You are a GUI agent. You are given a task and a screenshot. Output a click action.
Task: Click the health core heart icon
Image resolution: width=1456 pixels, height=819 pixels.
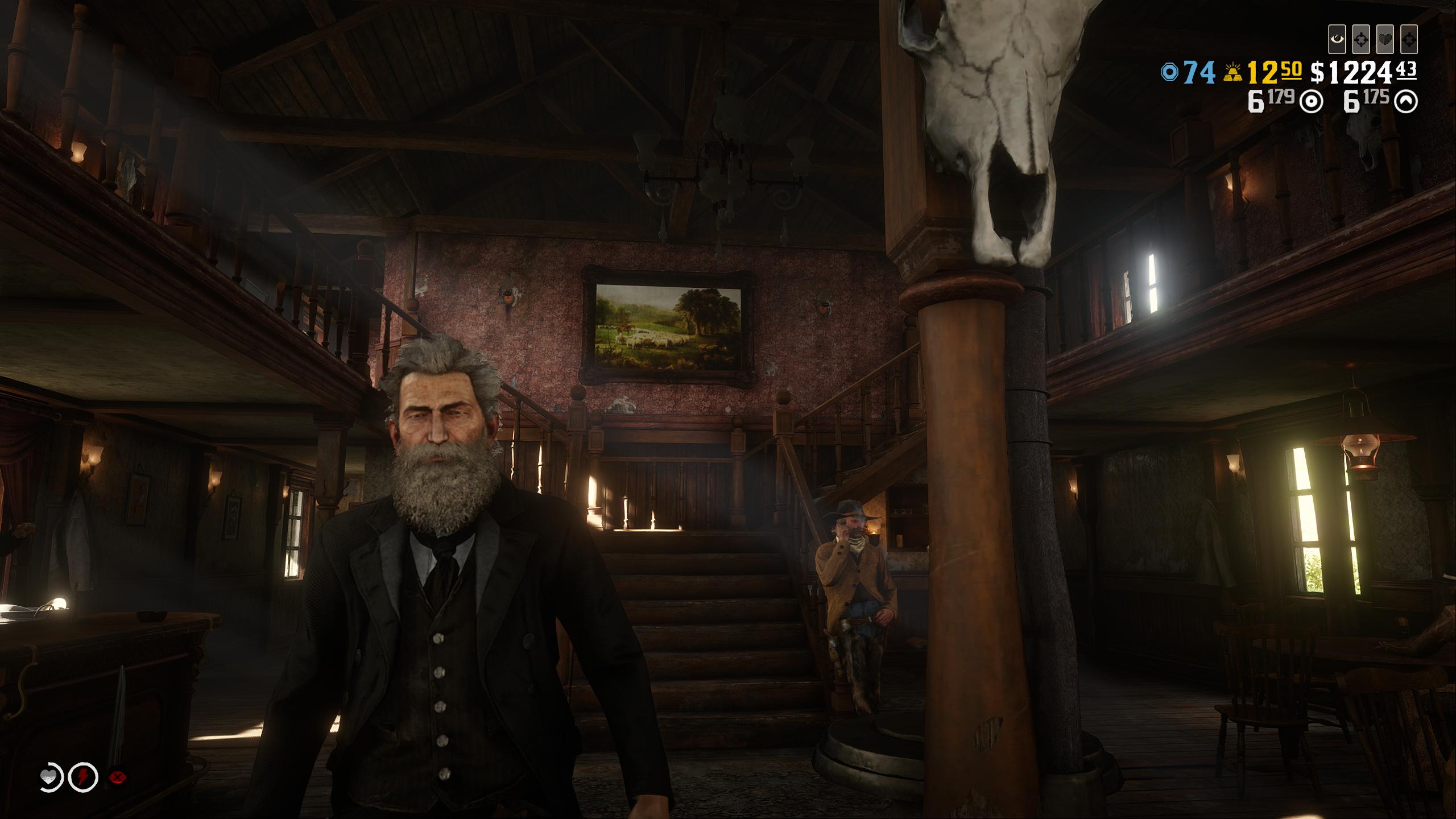pos(49,777)
